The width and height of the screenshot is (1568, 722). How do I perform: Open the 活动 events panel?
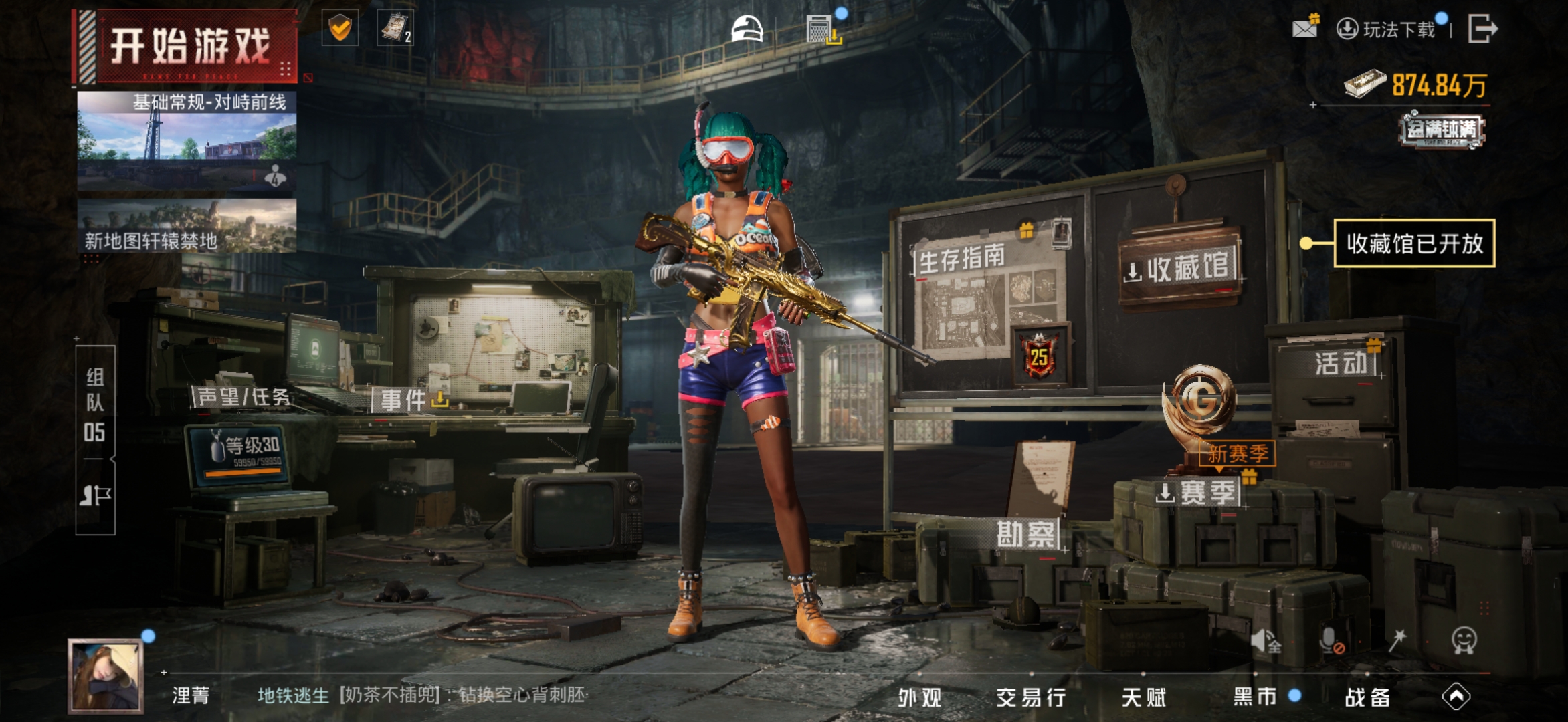[1341, 364]
